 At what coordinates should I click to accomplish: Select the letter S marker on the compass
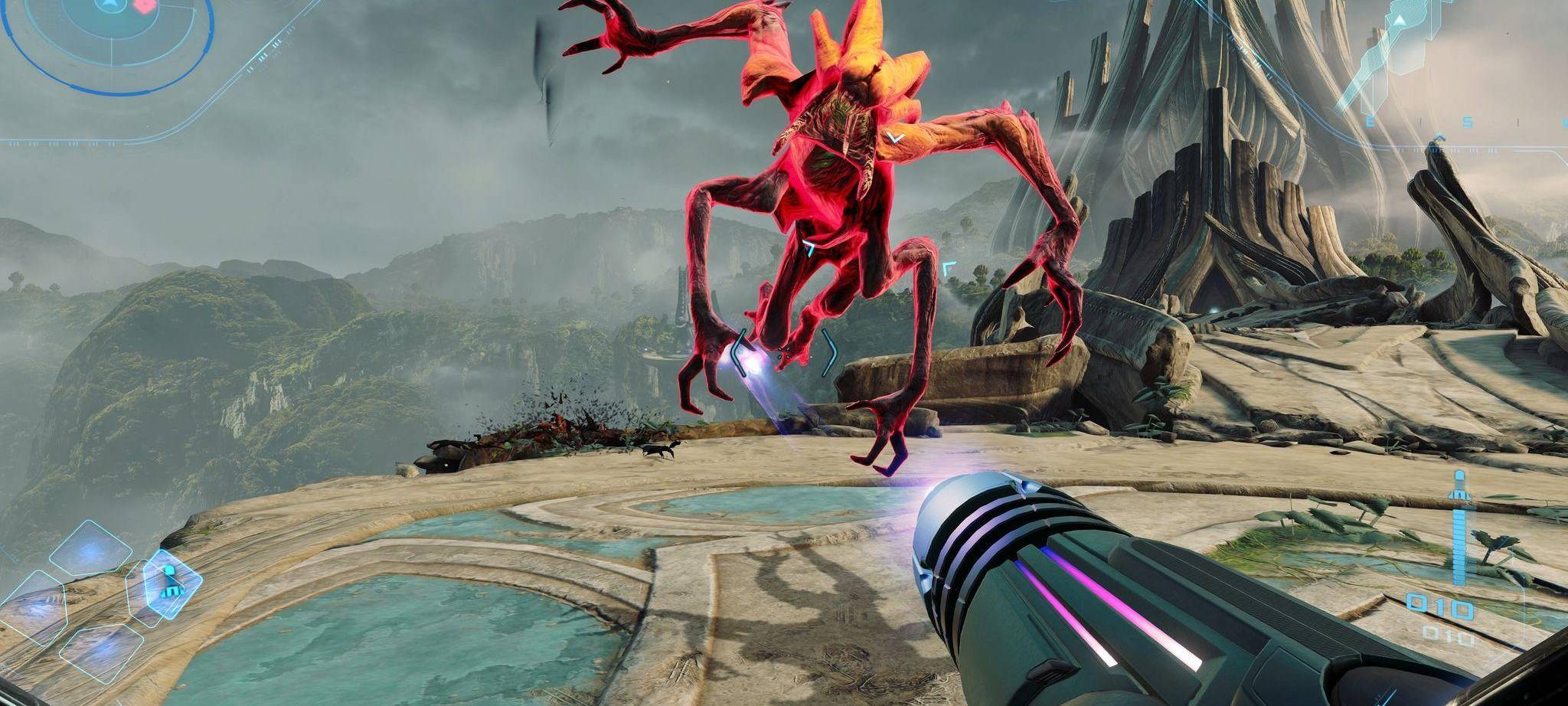[1468, 121]
